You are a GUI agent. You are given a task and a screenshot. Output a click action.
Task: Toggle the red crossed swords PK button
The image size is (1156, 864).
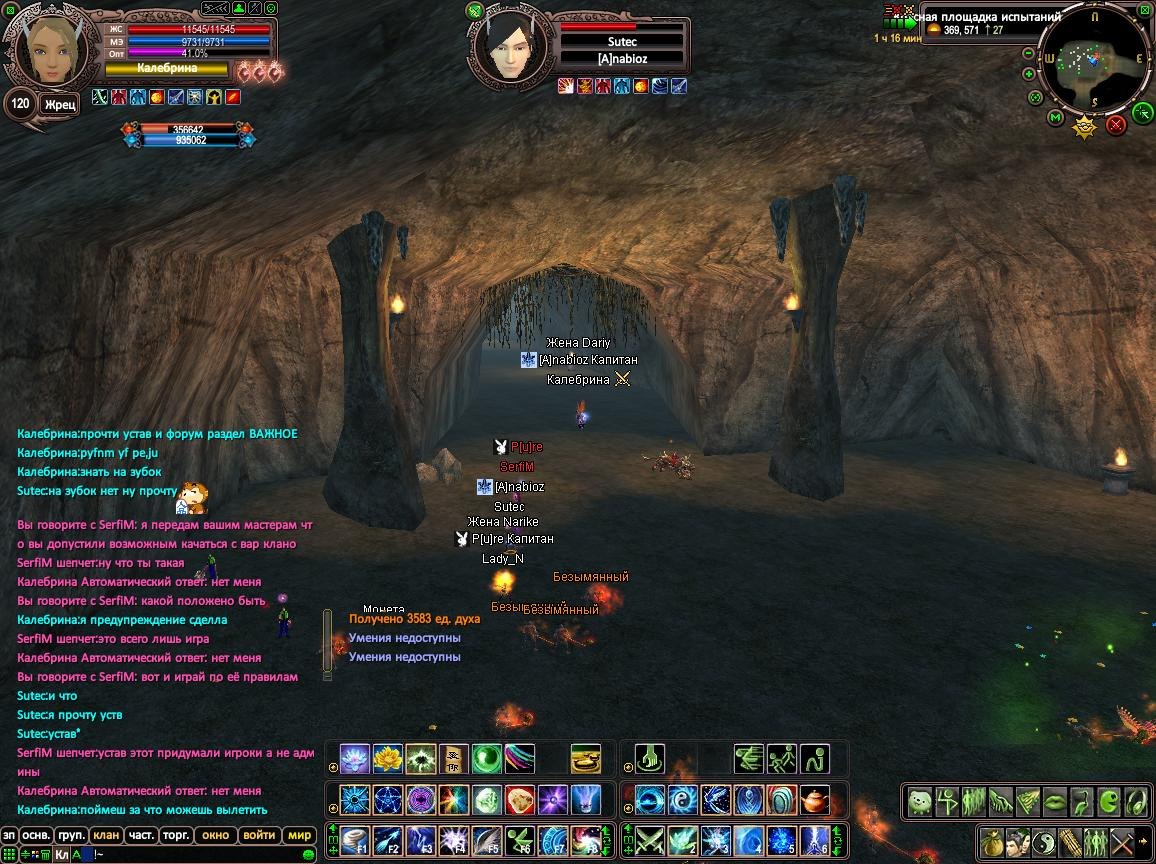click(1116, 124)
